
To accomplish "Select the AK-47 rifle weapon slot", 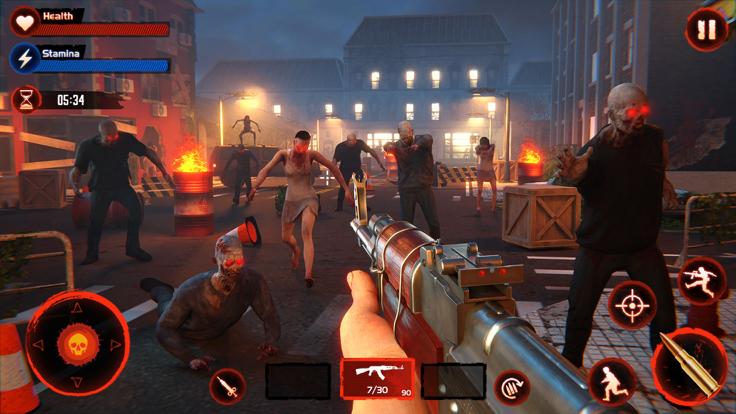I will pyautogui.click(x=378, y=380).
